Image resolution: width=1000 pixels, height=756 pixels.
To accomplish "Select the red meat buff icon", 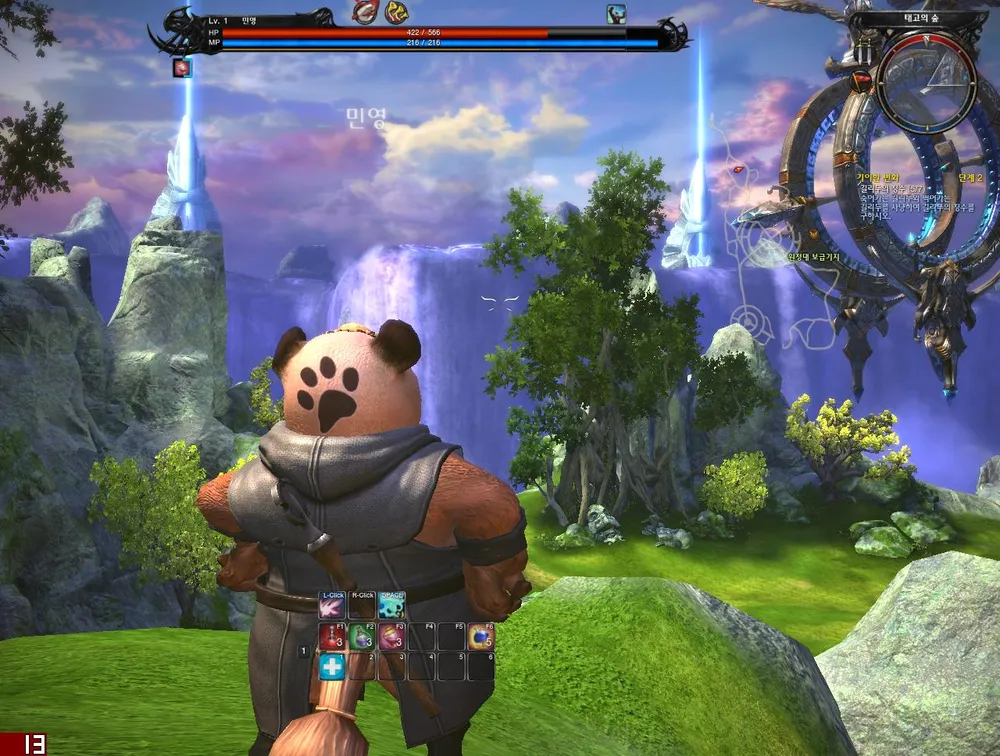I will pyautogui.click(x=365, y=12).
